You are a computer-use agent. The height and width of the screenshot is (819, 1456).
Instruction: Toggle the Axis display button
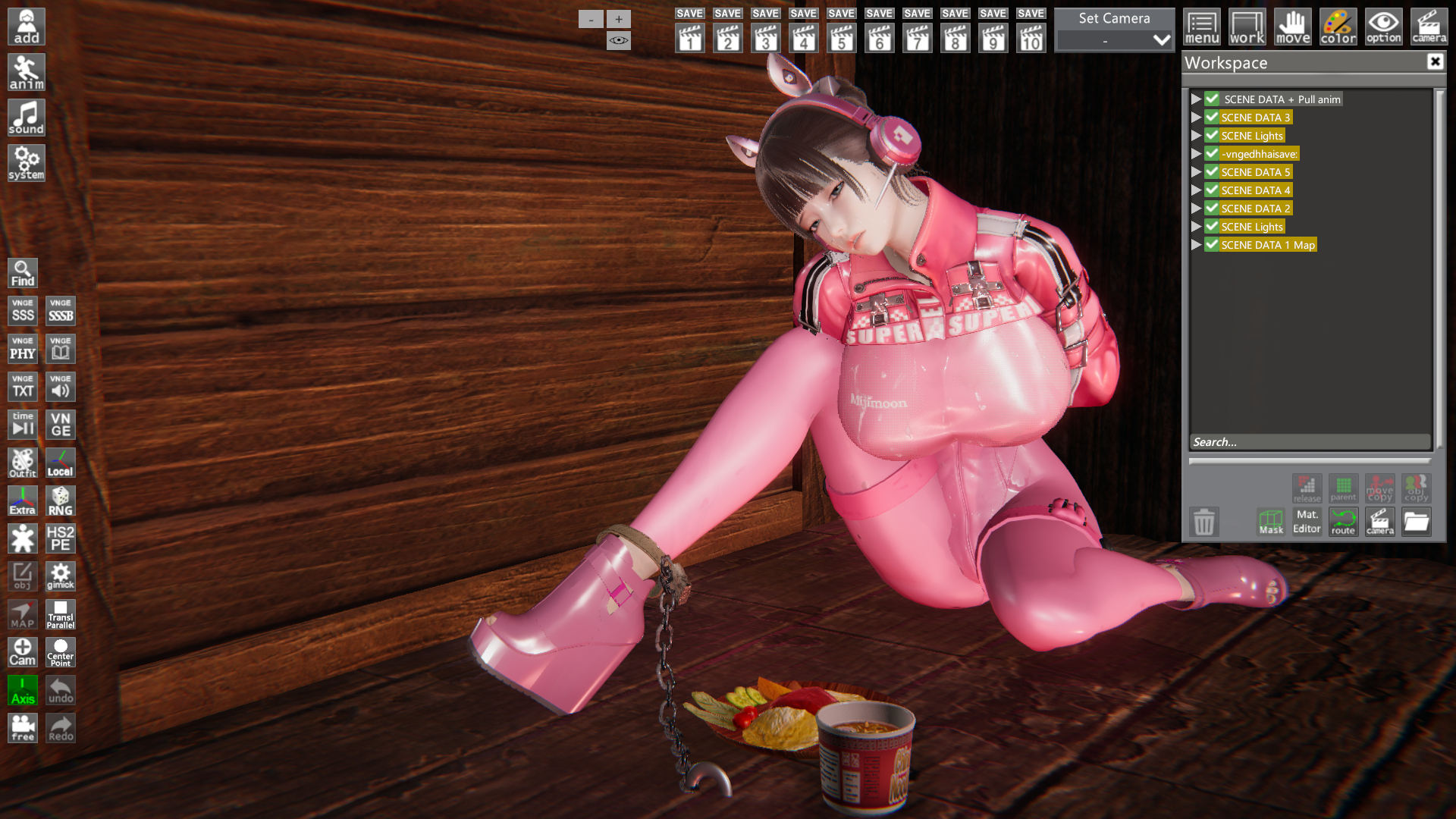(23, 690)
